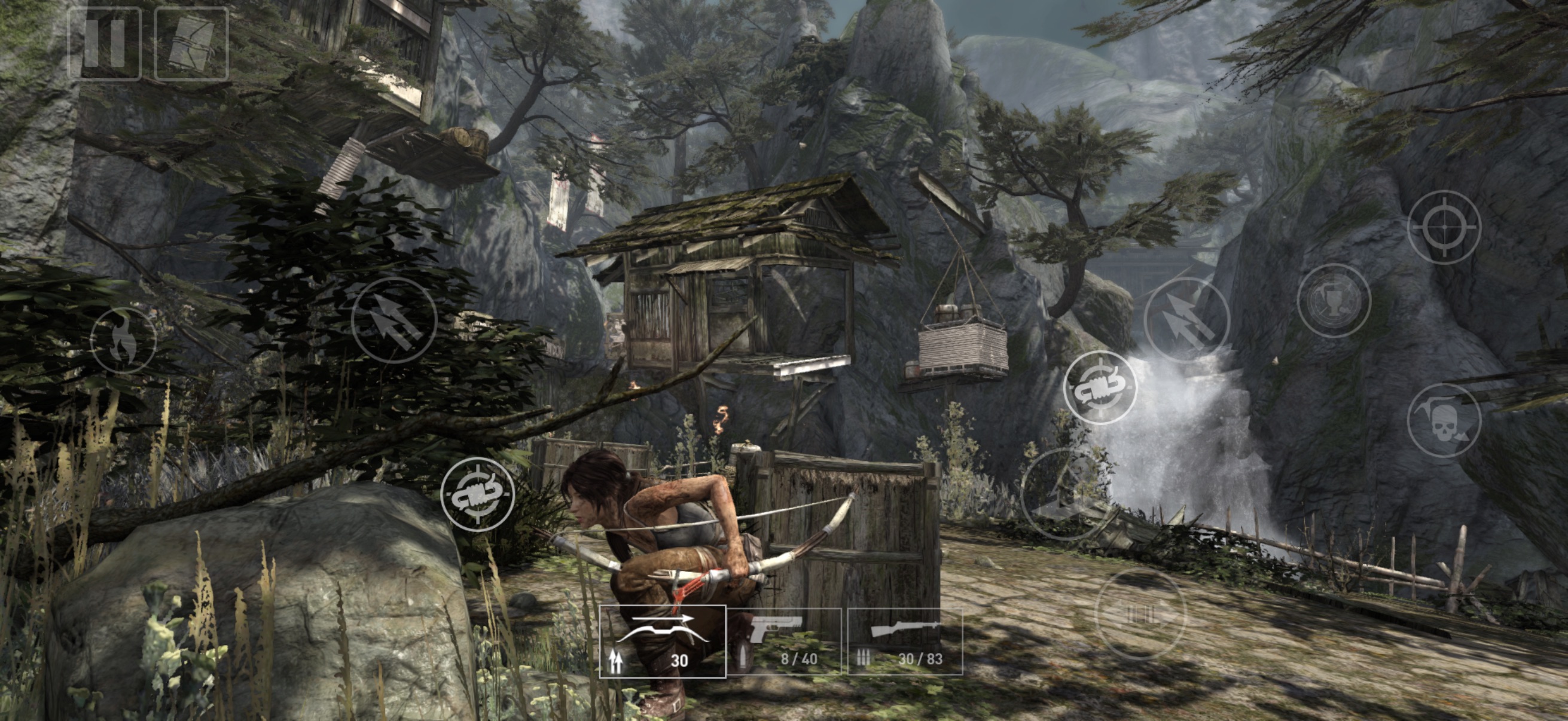
Task: Switch to the pistol weapon slot
Action: [x=785, y=641]
